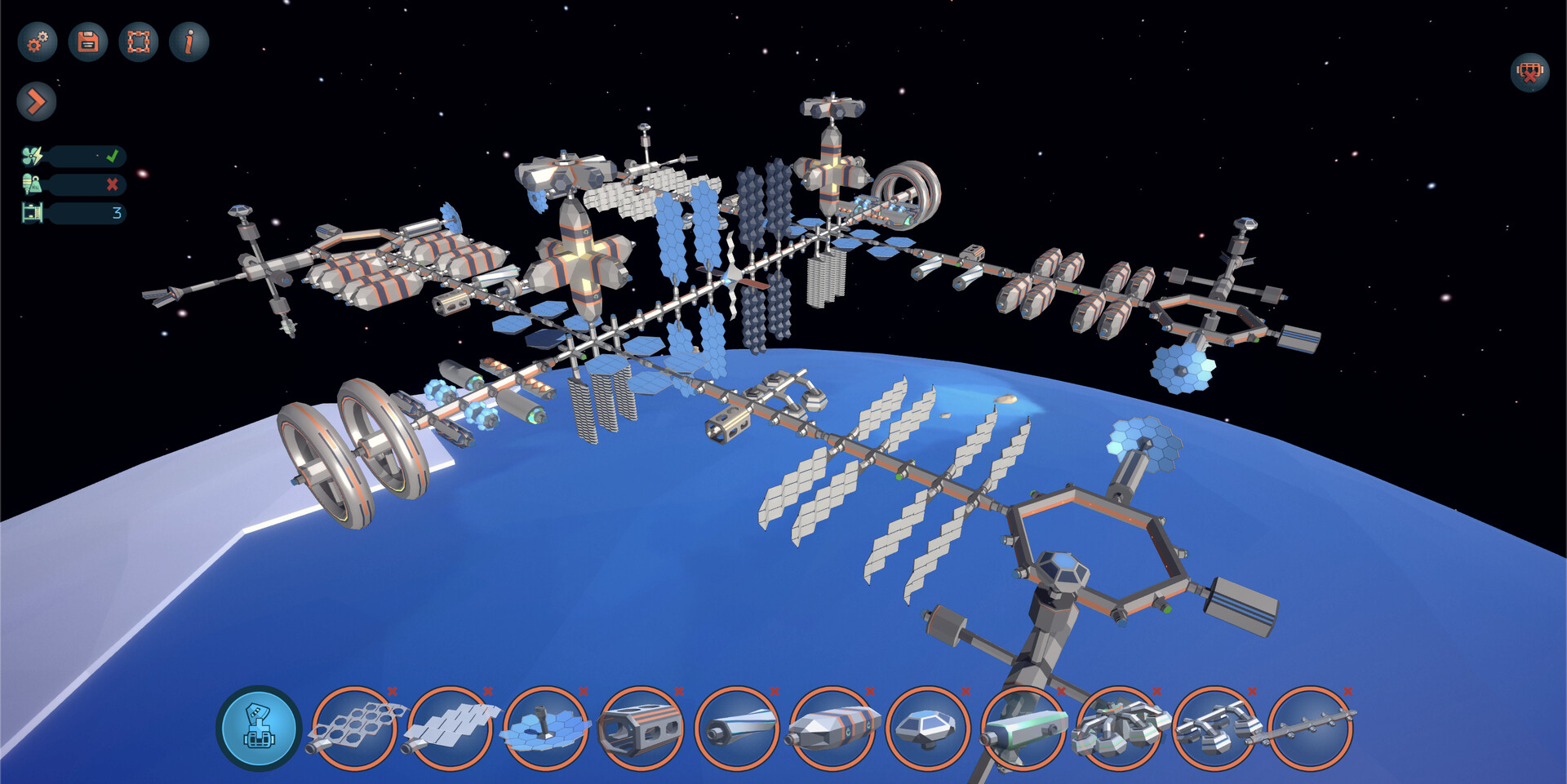Open the settings gear icon
Image resolution: width=1567 pixels, height=784 pixels.
(36, 42)
